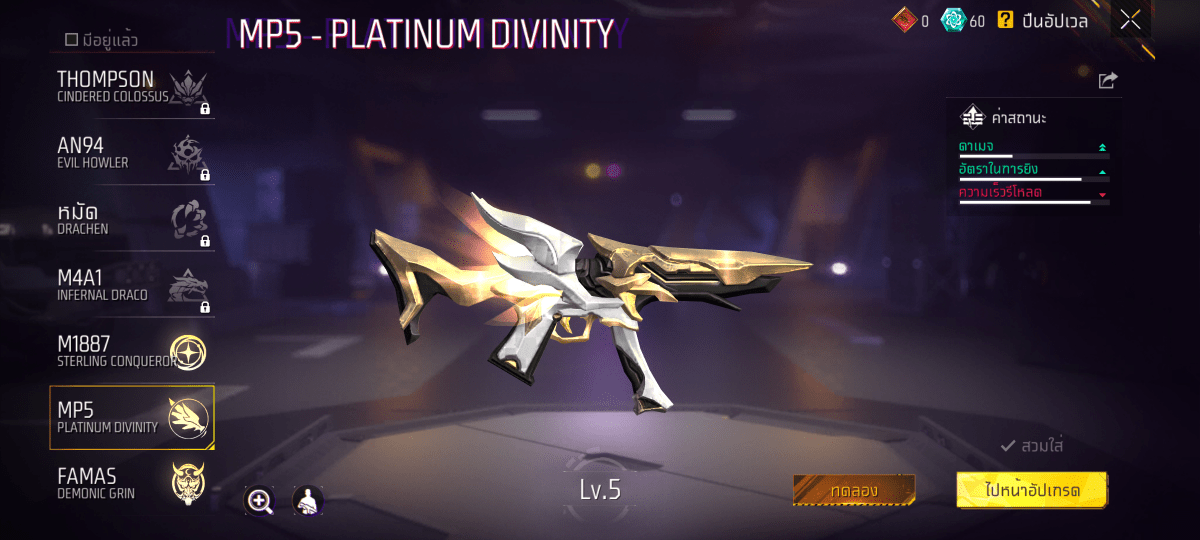Choose MP5 Platinum Divinity entry
The width and height of the screenshot is (1200, 540).
[x=132, y=417]
